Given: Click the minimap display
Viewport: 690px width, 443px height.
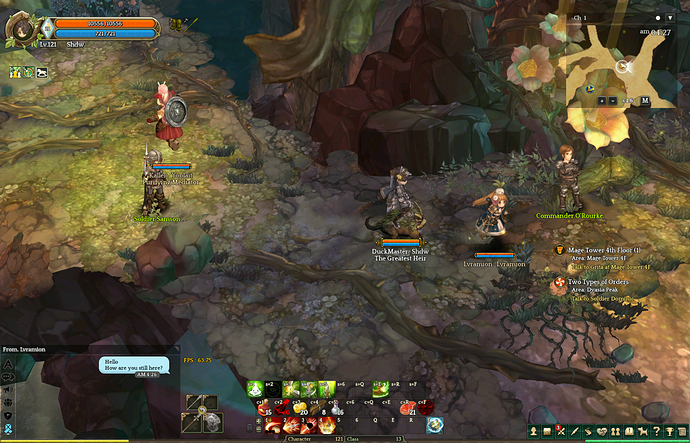Looking at the screenshot, I should coord(622,60).
